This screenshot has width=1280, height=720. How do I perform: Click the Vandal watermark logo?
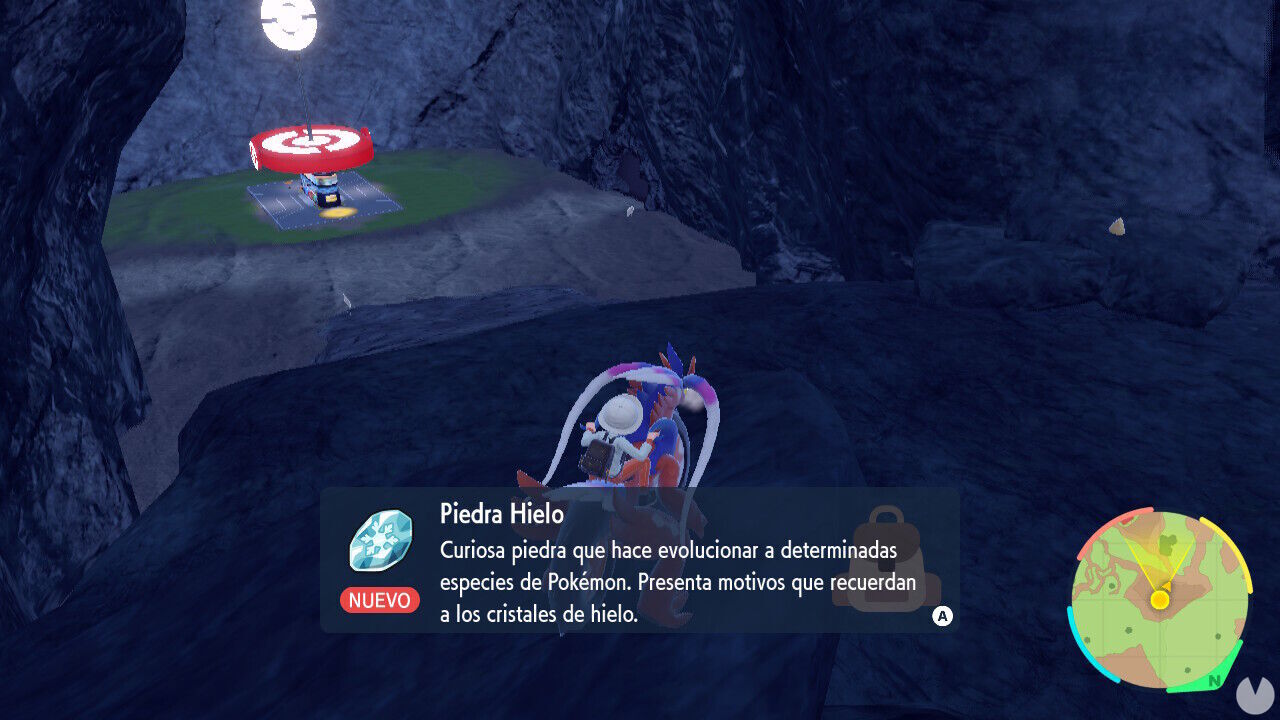(1255, 695)
